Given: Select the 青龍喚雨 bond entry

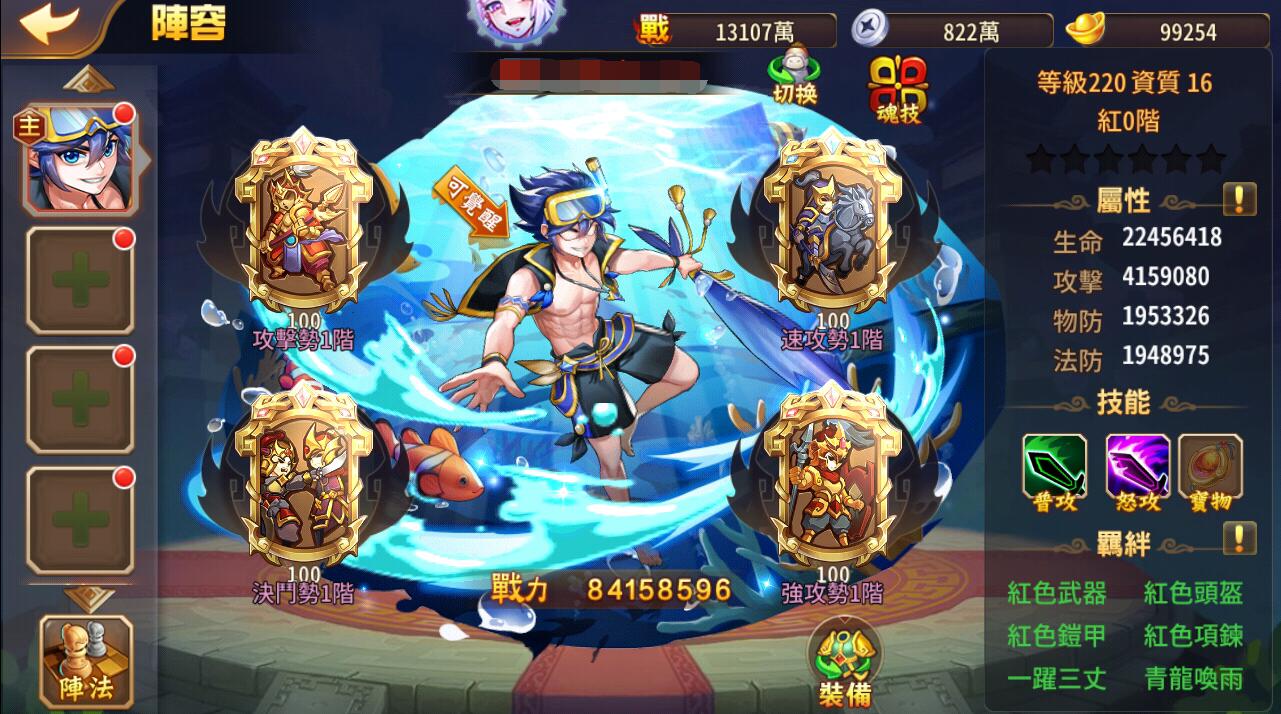Looking at the screenshot, I should [x=1193, y=679].
